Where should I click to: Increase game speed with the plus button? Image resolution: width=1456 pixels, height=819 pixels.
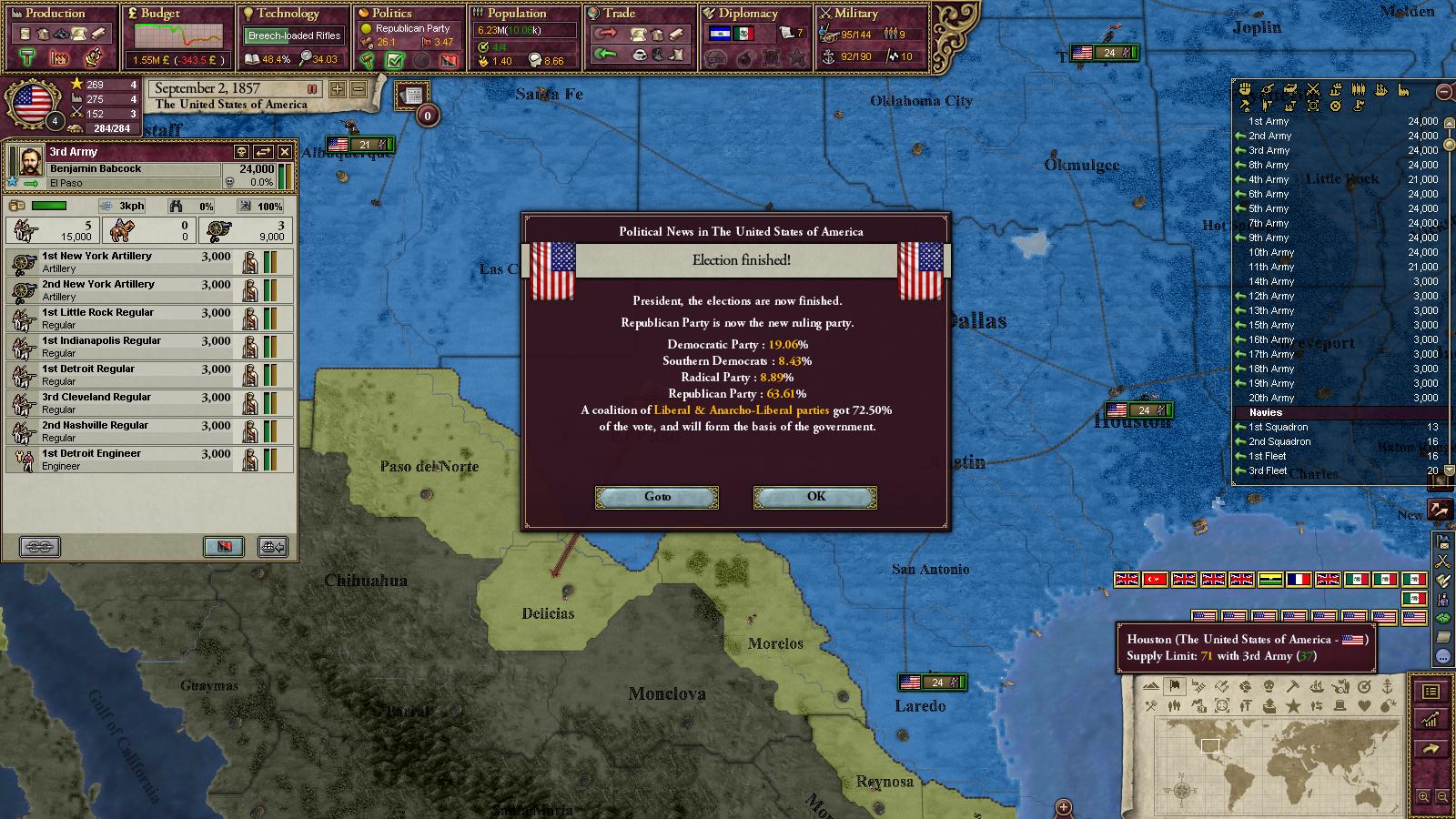(x=338, y=89)
